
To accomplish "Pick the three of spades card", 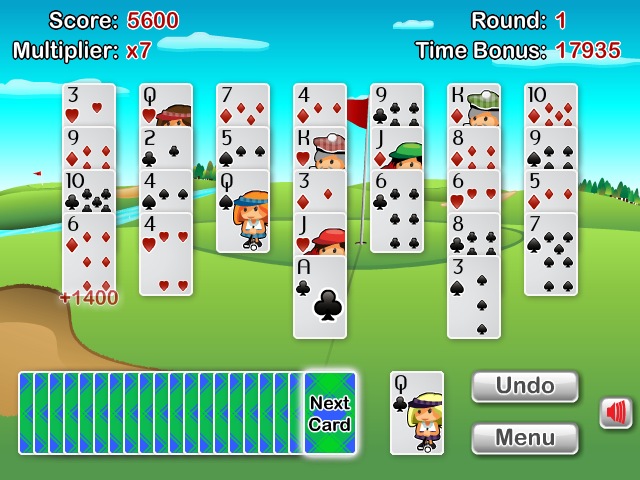I will pyautogui.click(x=474, y=297).
